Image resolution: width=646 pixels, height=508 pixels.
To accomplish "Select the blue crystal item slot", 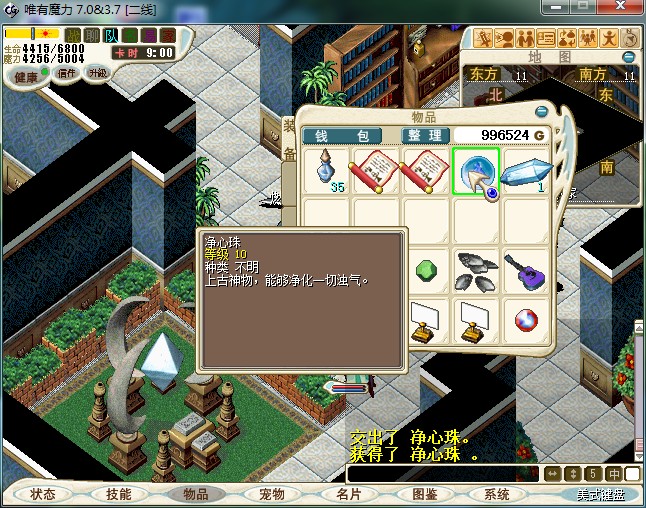I will pos(526,171).
